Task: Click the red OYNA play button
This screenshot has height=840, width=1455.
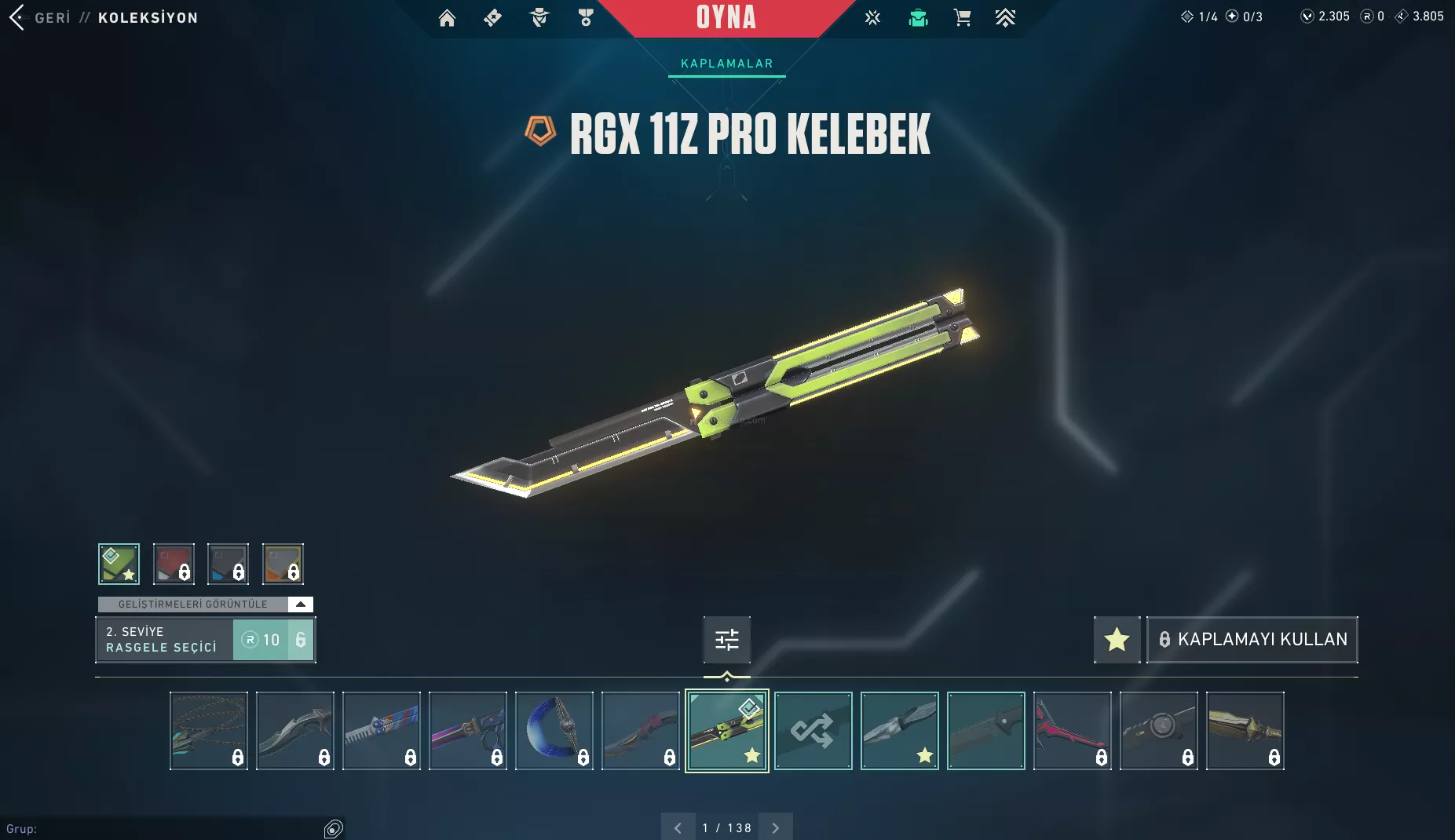Action: [x=726, y=18]
